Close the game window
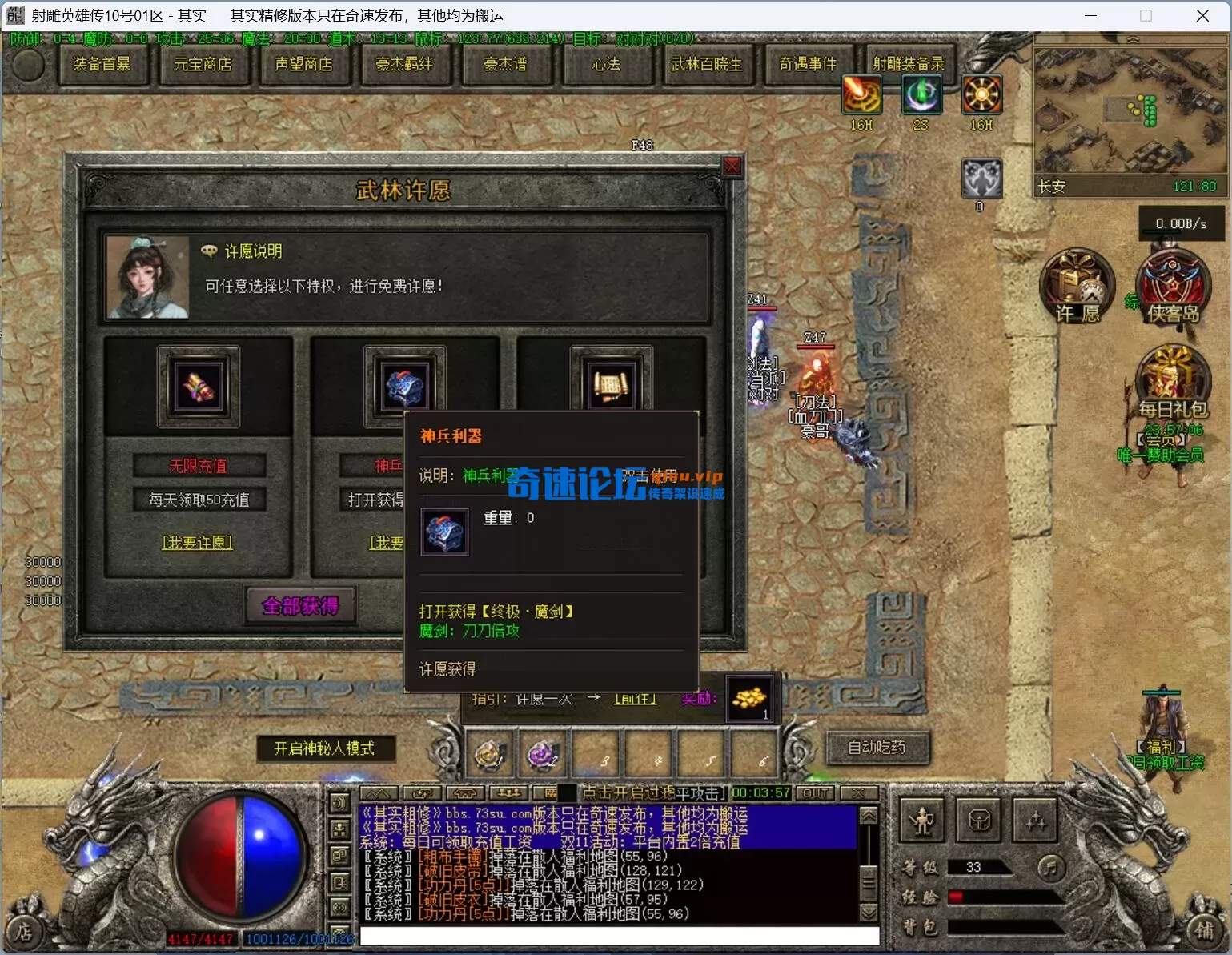 point(1202,16)
